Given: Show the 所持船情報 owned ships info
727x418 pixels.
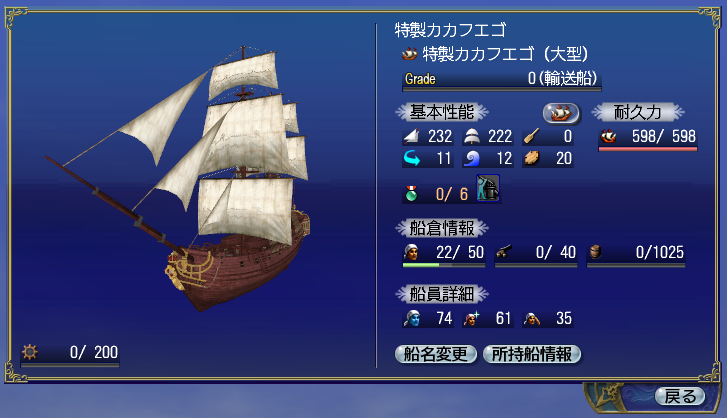Looking at the screenshot, I should tap(531, 354).
